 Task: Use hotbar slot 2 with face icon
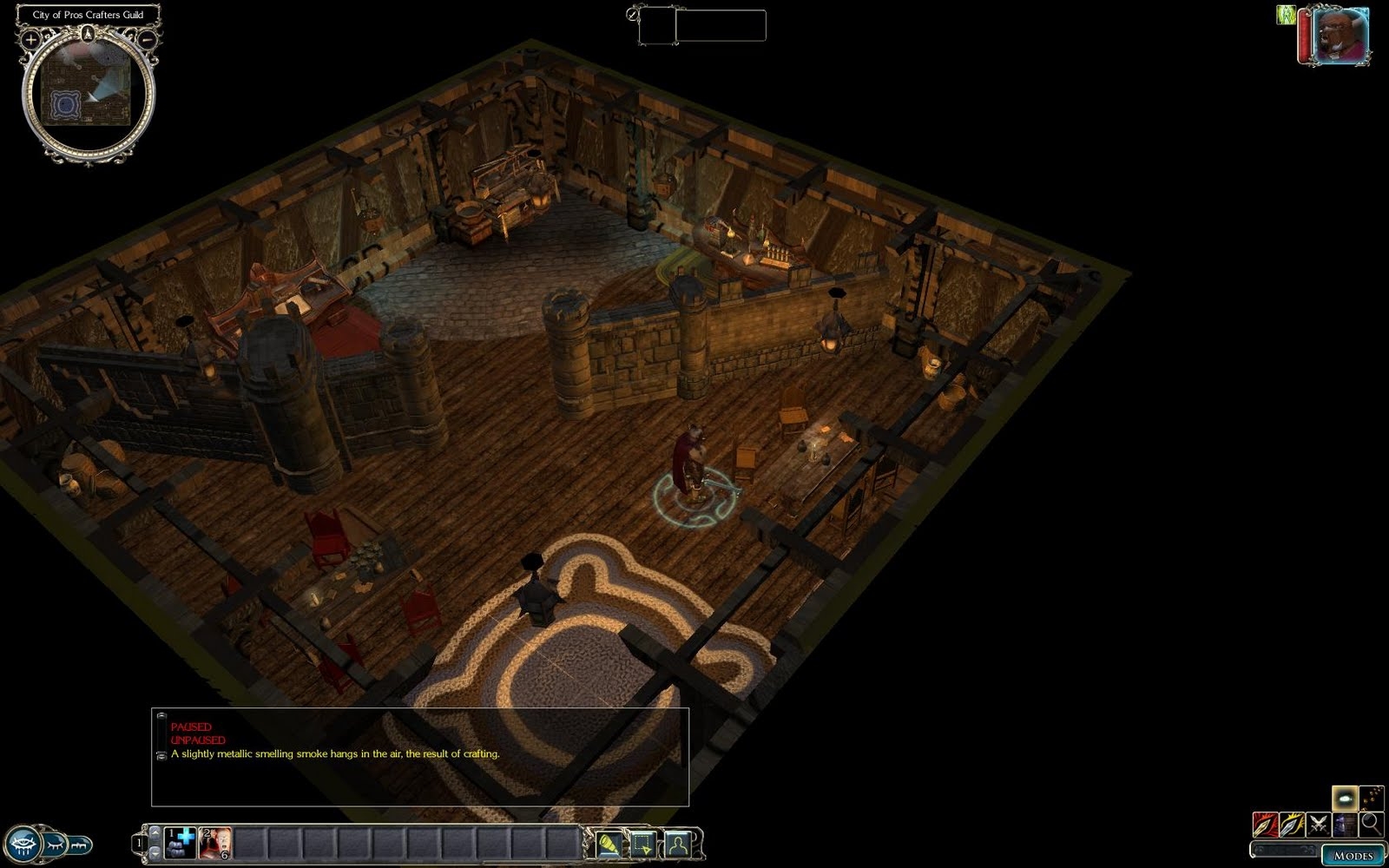pos(215,843)
